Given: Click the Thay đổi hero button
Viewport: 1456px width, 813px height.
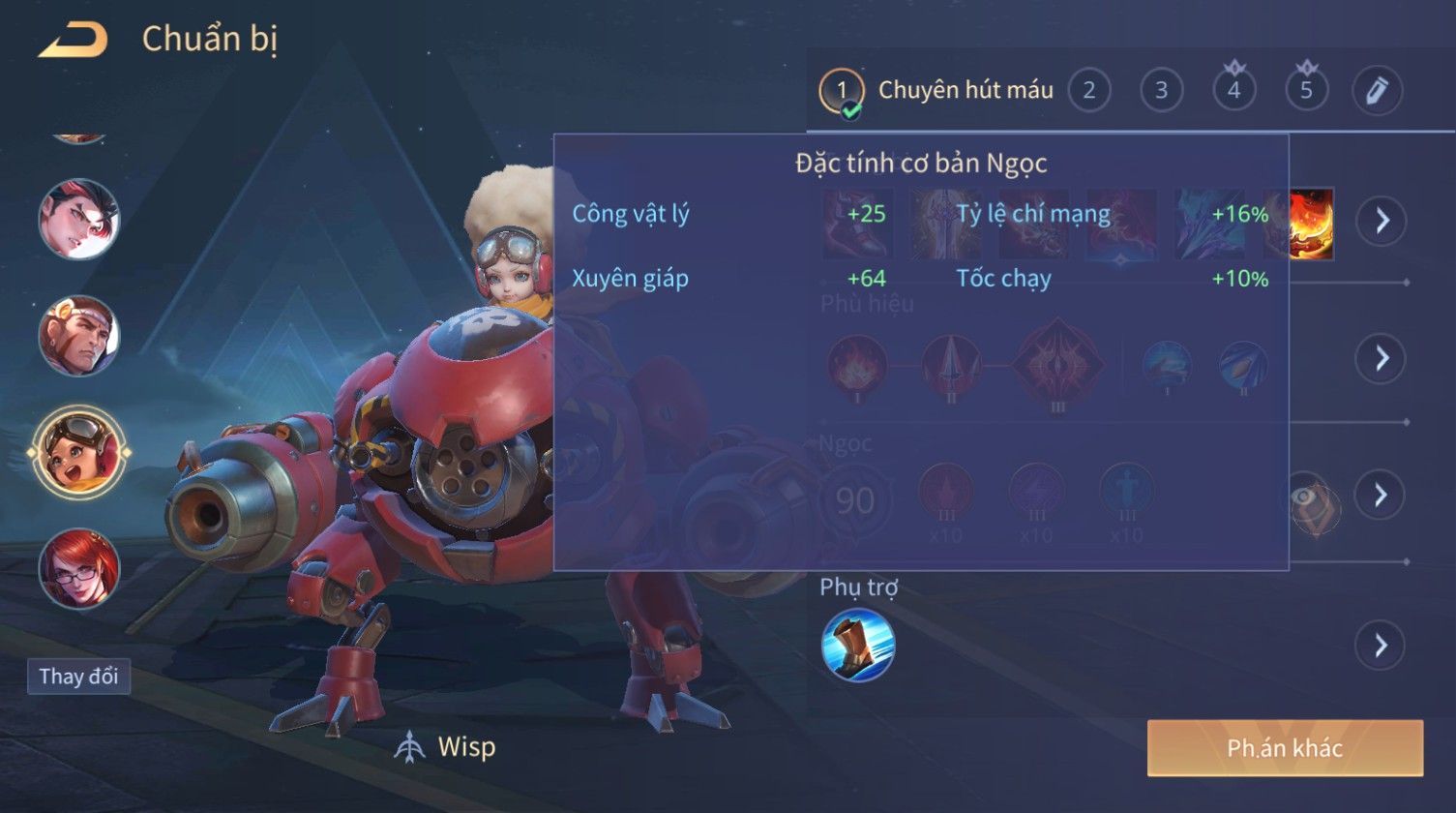Looking at the screenshot, I should pyautogui.click(x=78, y=676).
